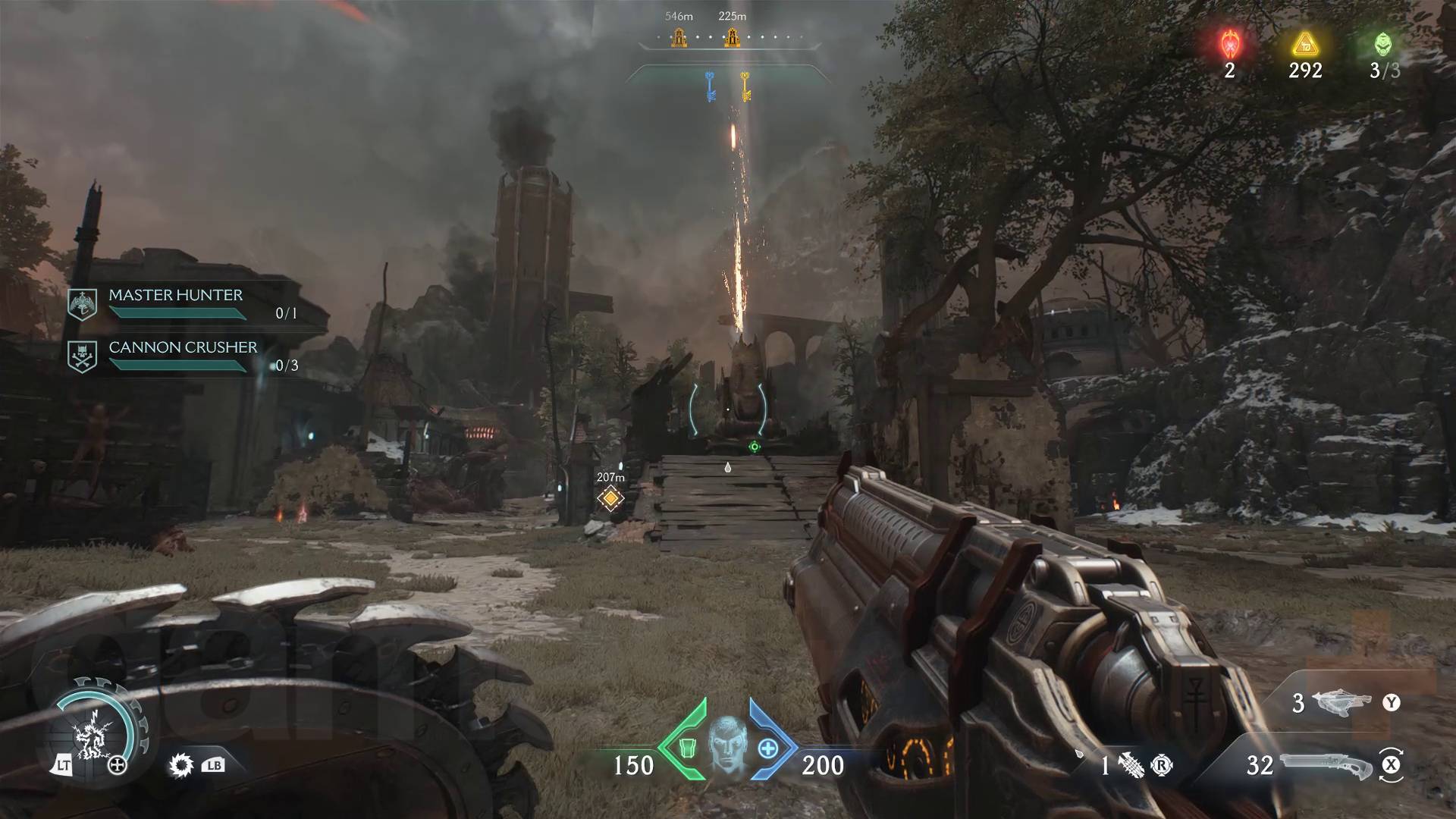Viewport: 1456px width, 819px height.
Task: Click the yellow gold currency icon
Action: 1304,45
